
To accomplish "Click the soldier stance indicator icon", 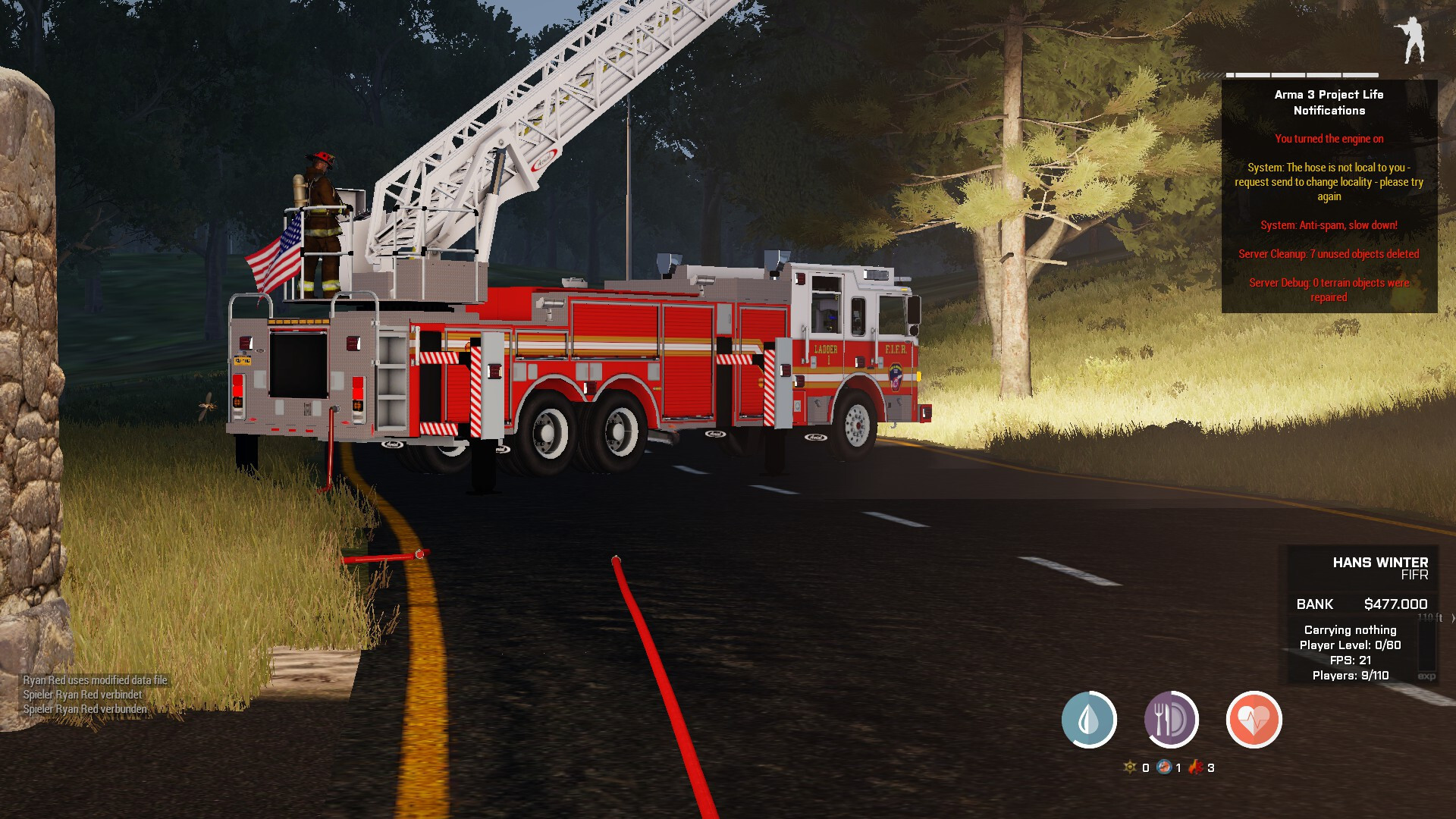I will point(1411,39).
